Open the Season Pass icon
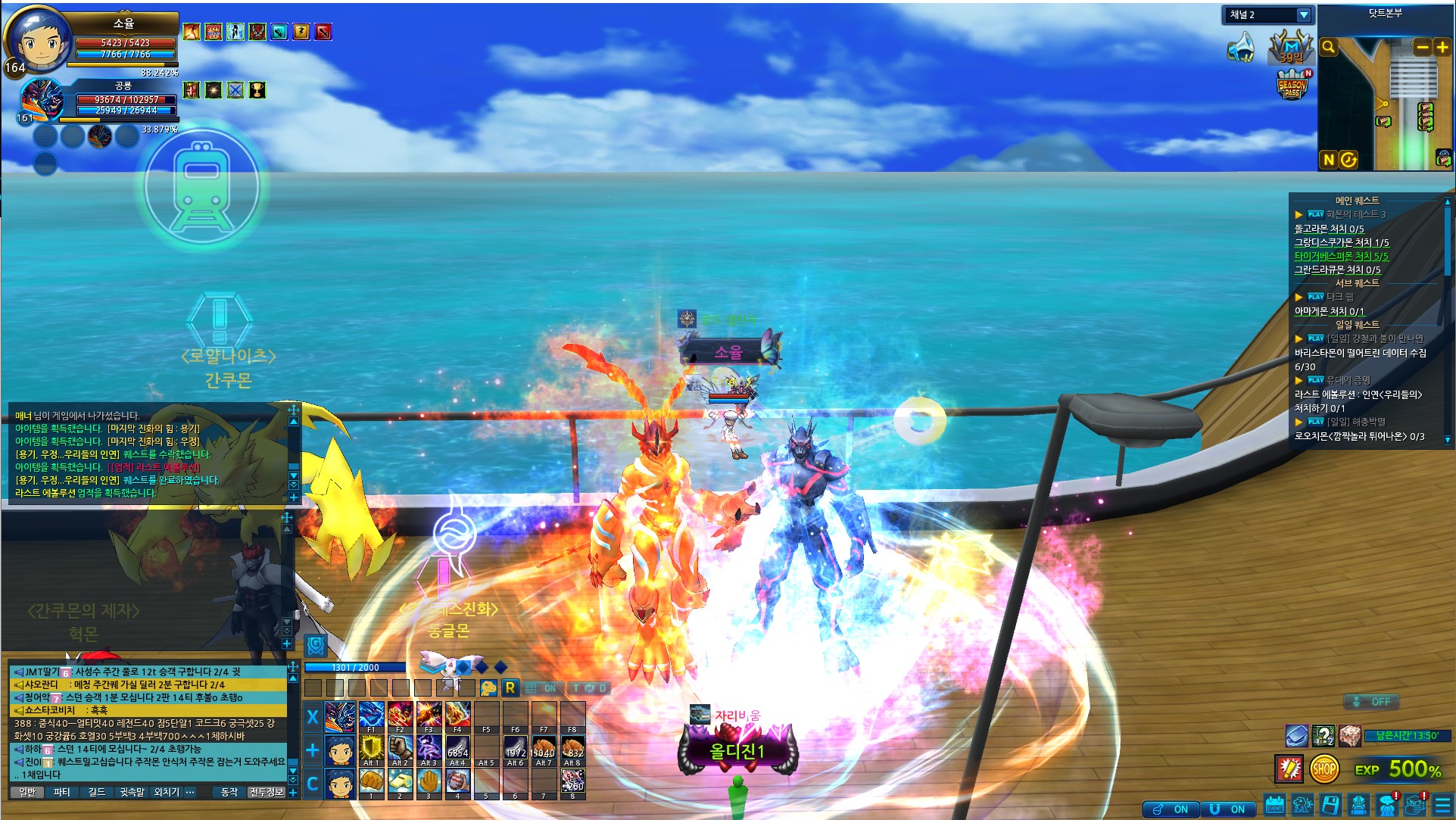The image size is (1456, 820). click(x=1292, y=85)
